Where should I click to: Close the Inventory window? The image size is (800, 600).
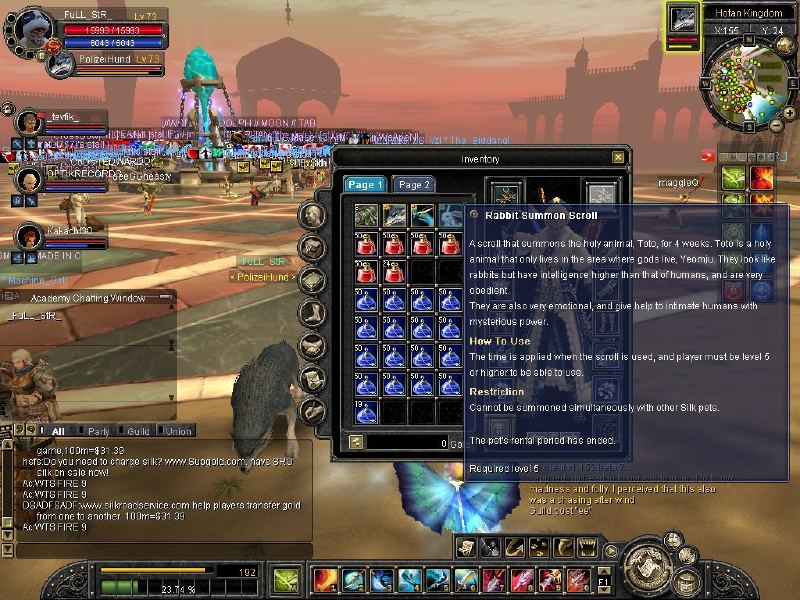tap(619, 157)
